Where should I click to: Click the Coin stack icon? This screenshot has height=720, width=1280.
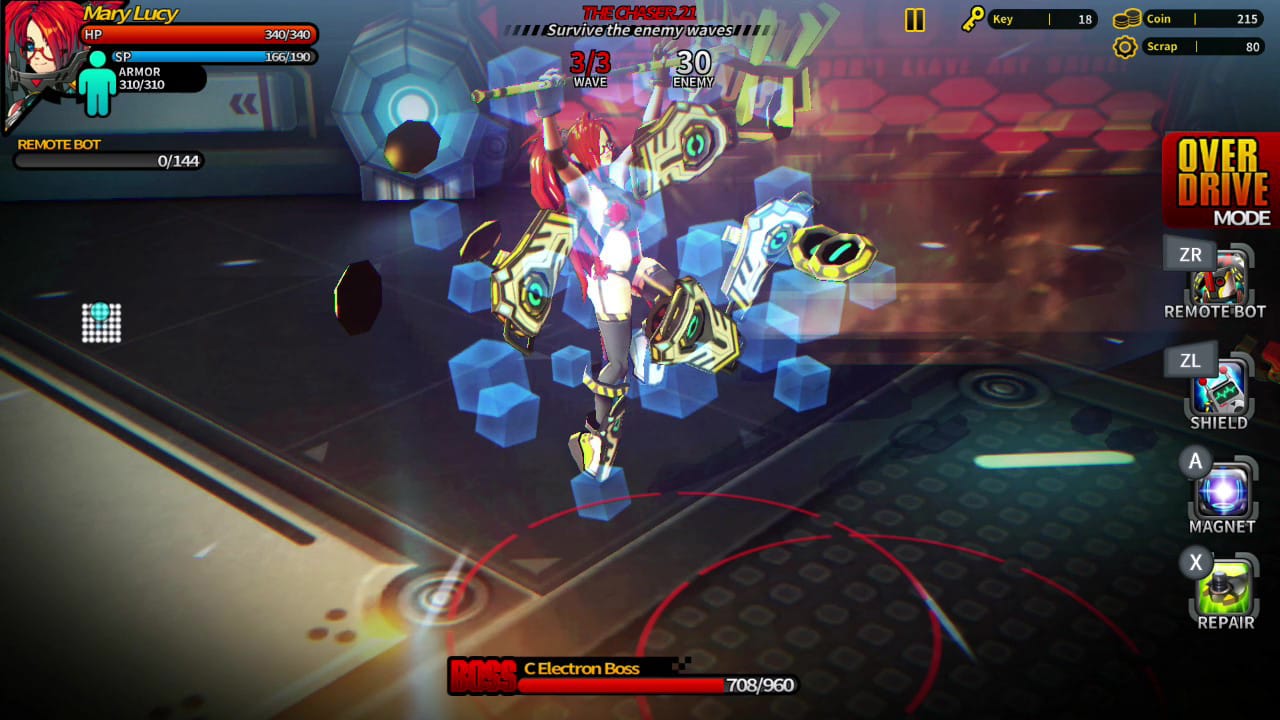1125,18
